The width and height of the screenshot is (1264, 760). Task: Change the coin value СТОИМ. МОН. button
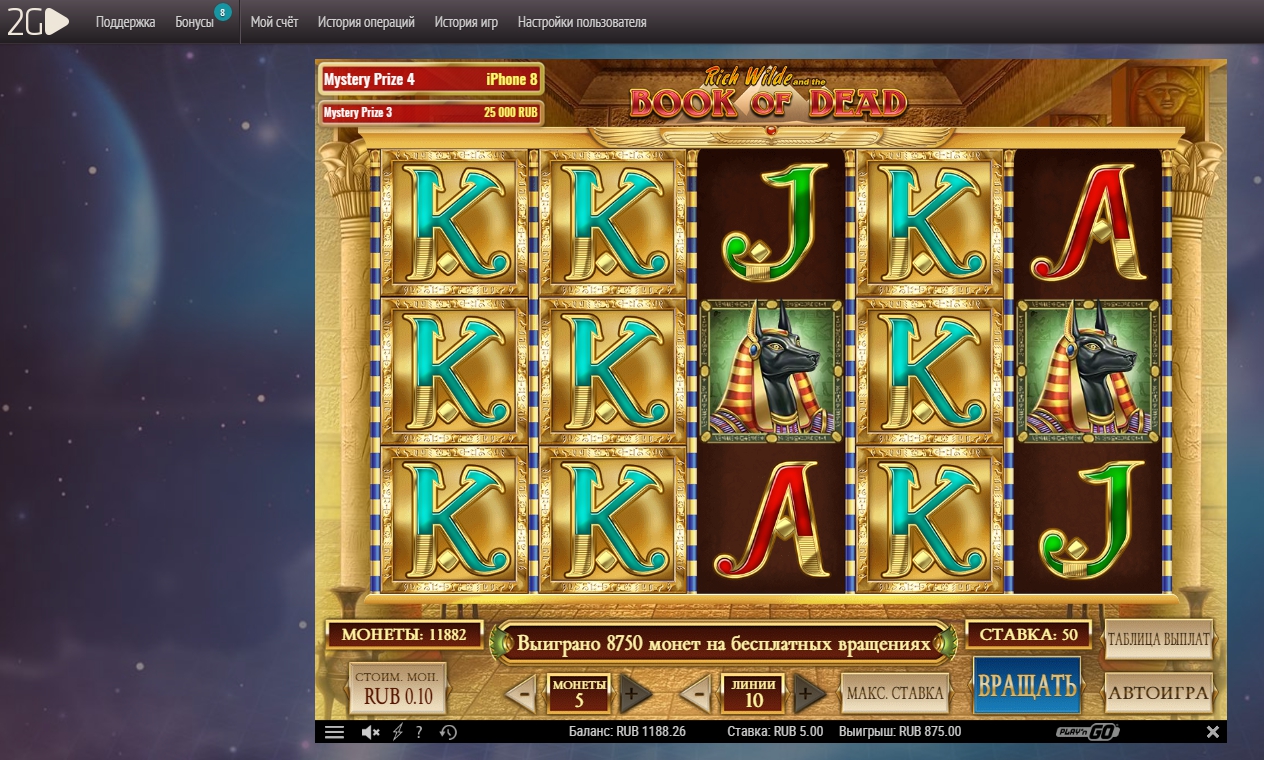(x=397, y=688)
